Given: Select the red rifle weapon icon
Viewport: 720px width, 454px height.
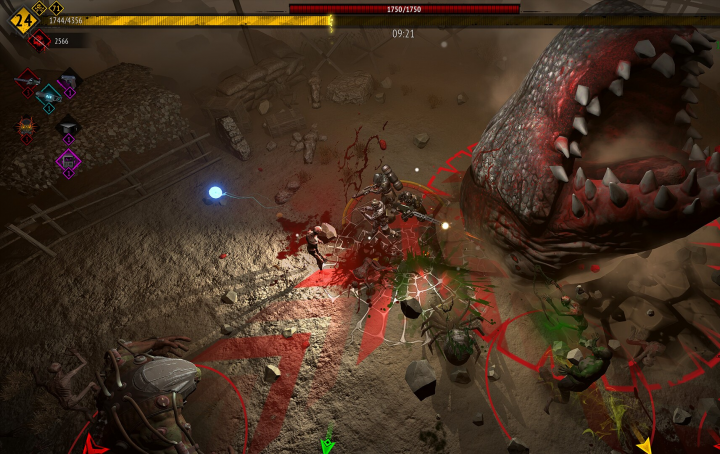Looking at the screenshot, I should click(28, 79).
